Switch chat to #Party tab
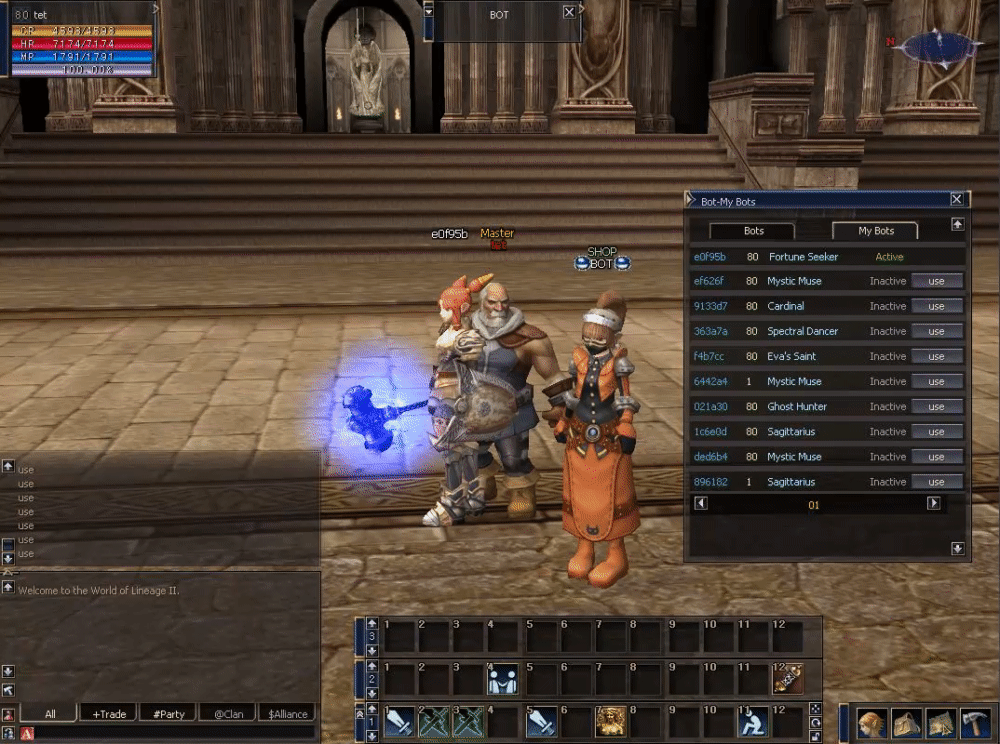 coord(168,714)
